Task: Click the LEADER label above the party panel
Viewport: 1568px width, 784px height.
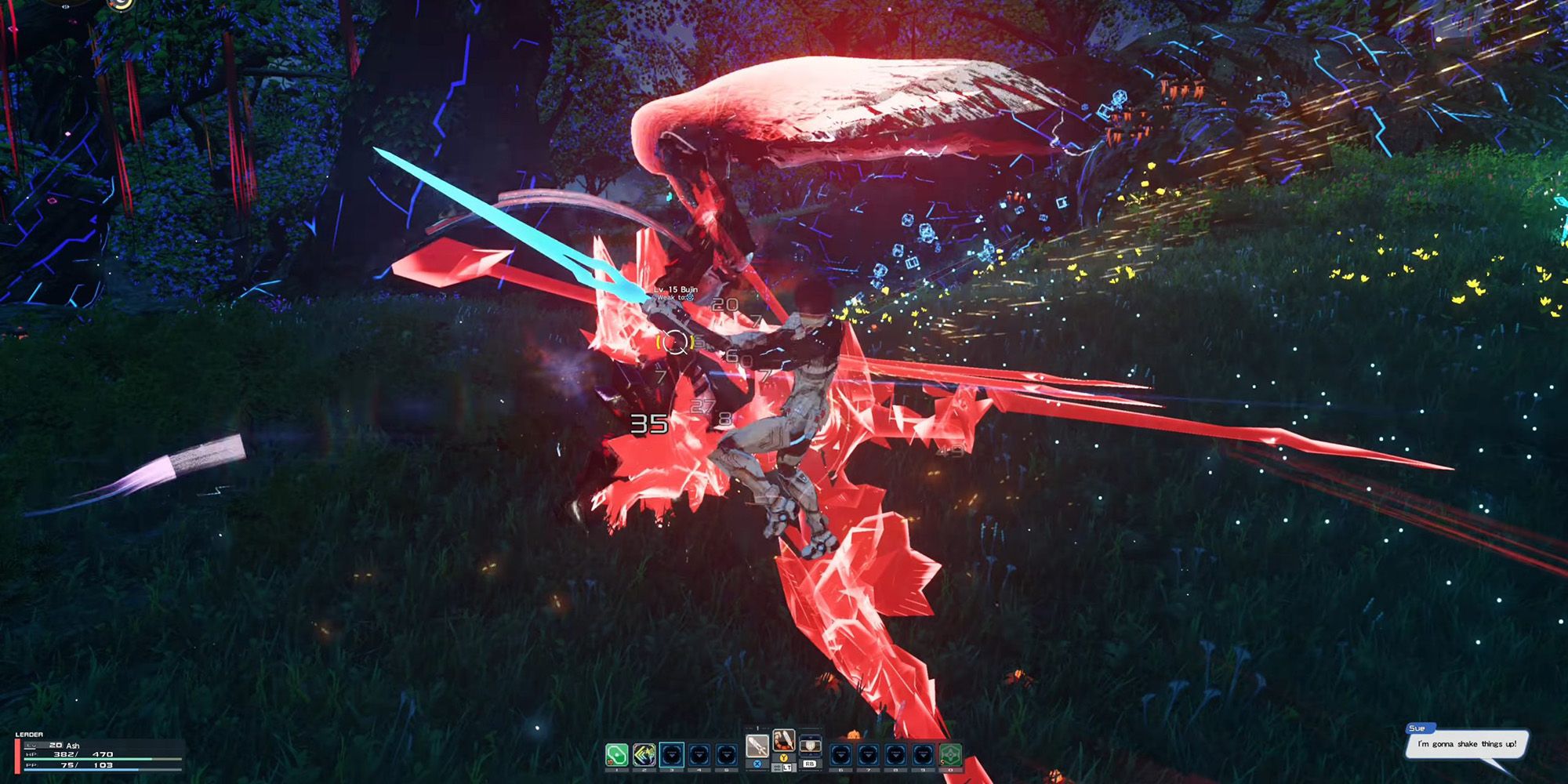Action: 29,735
